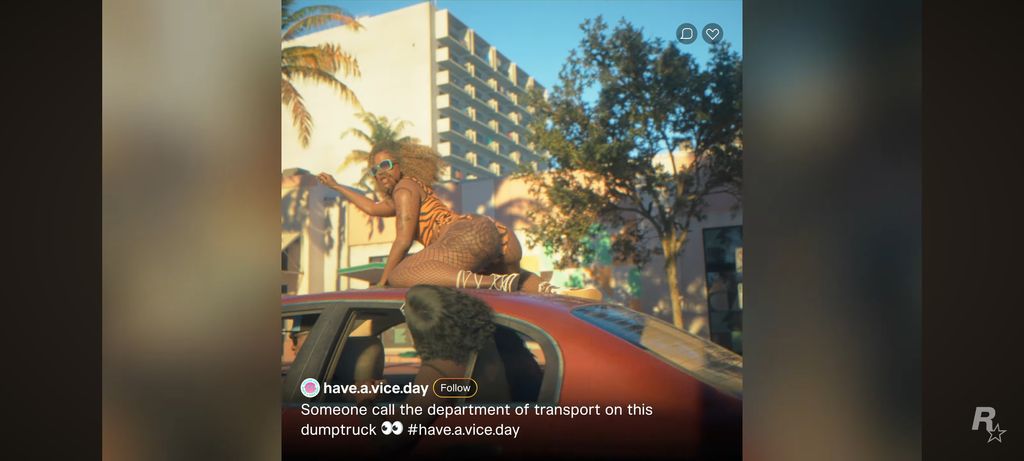
Task: Like the post with the heart icon
Action: pyautogui.click(x=712, y=34)
